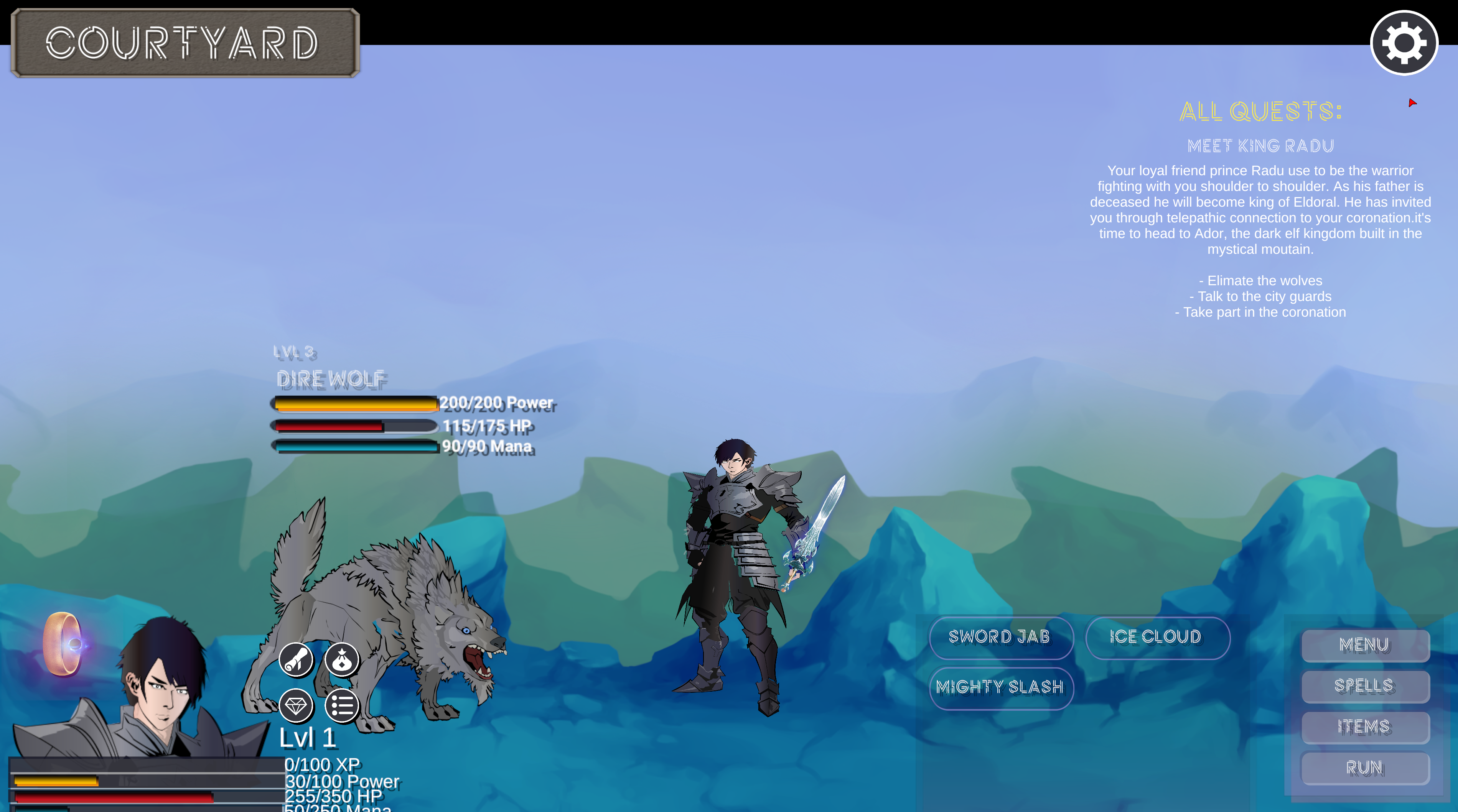The height and width of the screenshot is (812, 1458).
Task: Click the Meet King Radu quest title
Action: click(1260, 146)
